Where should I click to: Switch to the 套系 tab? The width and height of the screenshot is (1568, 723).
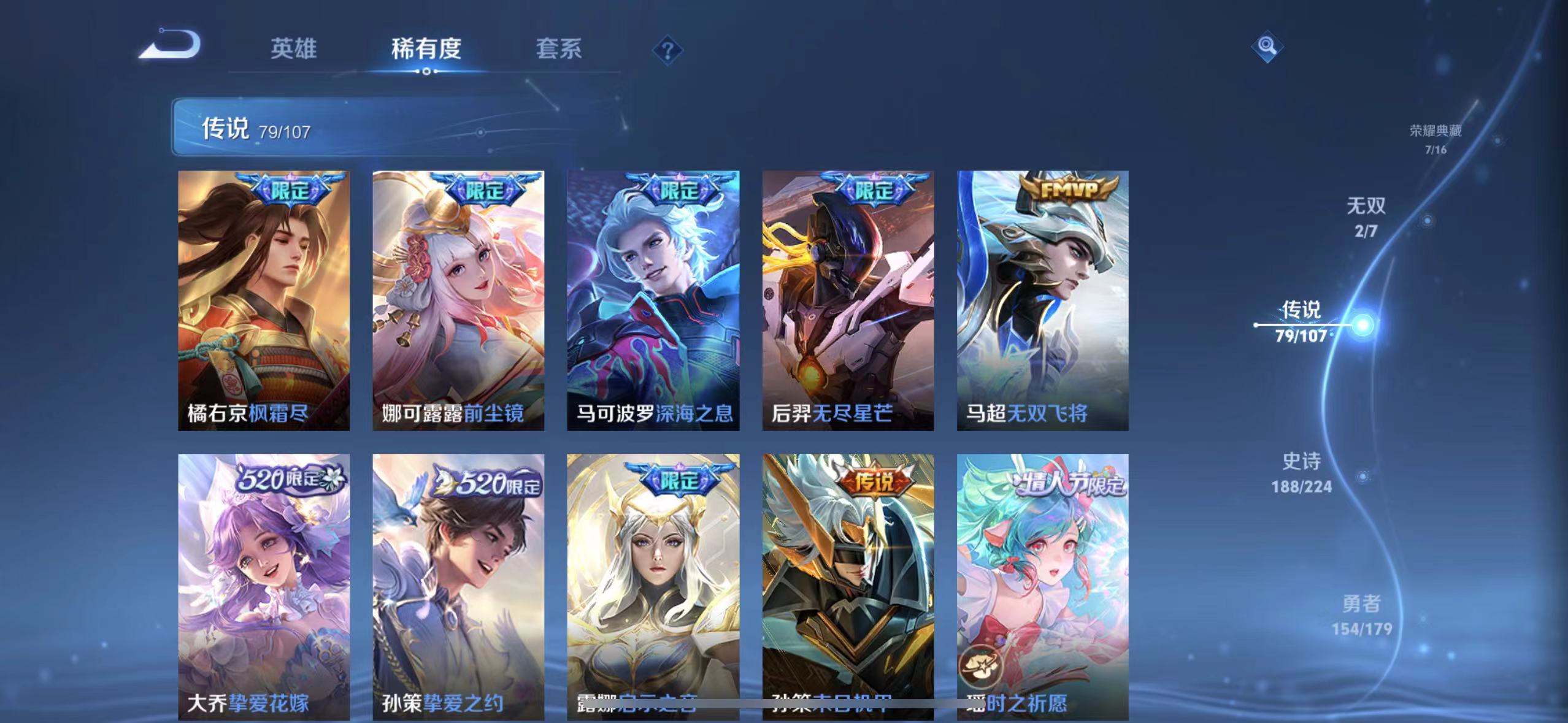pyautogui.click(x=558, y=50)
